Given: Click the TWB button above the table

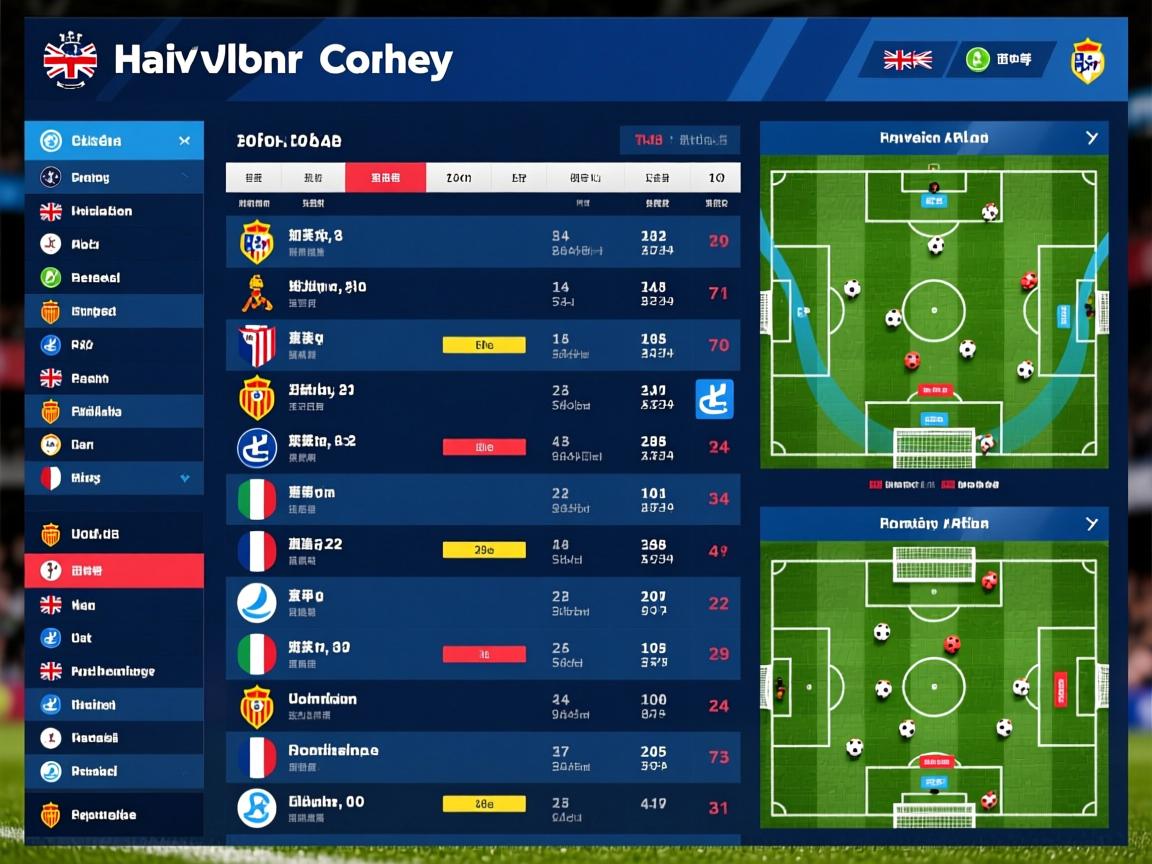Looking at the screenshot, I should coord(679,141).
